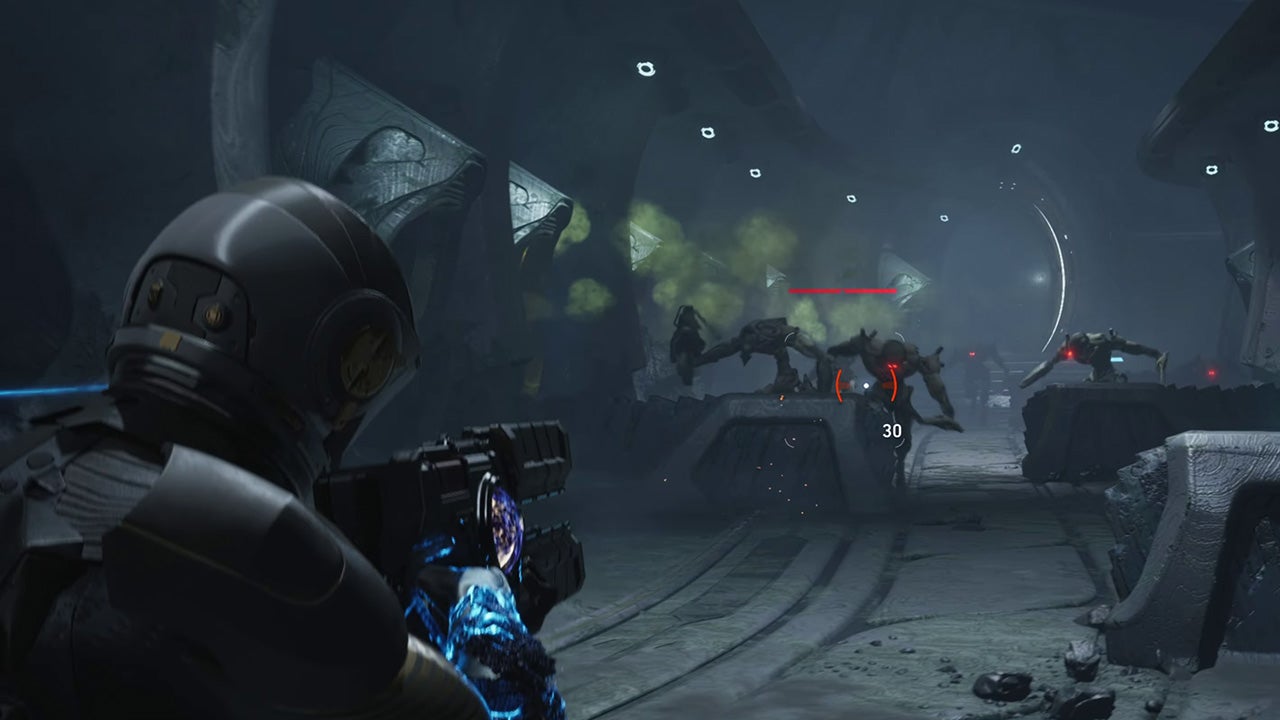Select the ammo count reading 30
Viewport: 1280px width, 720px height.
click(x=893, y=432)
